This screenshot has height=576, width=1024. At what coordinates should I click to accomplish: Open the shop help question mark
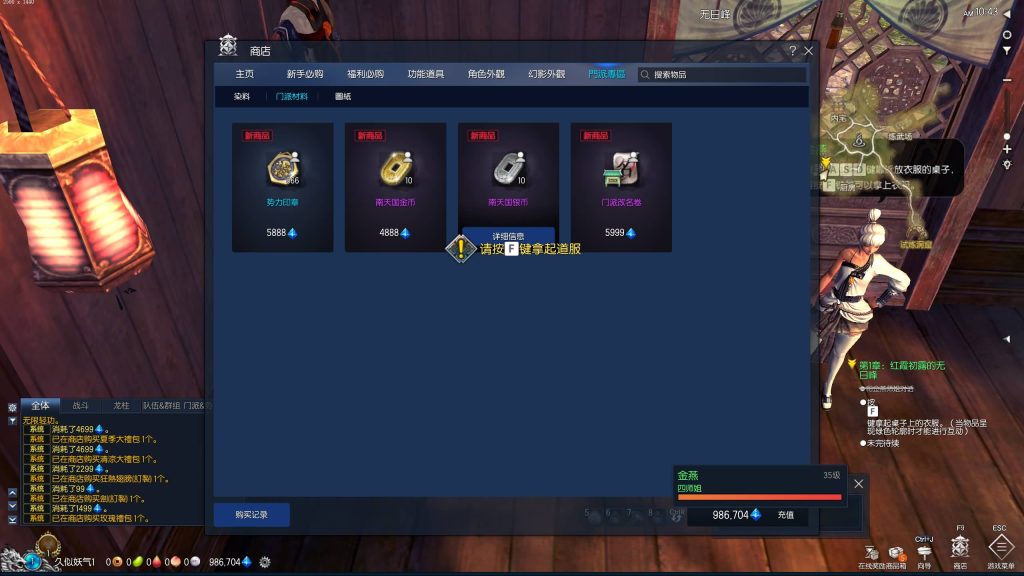792,51
